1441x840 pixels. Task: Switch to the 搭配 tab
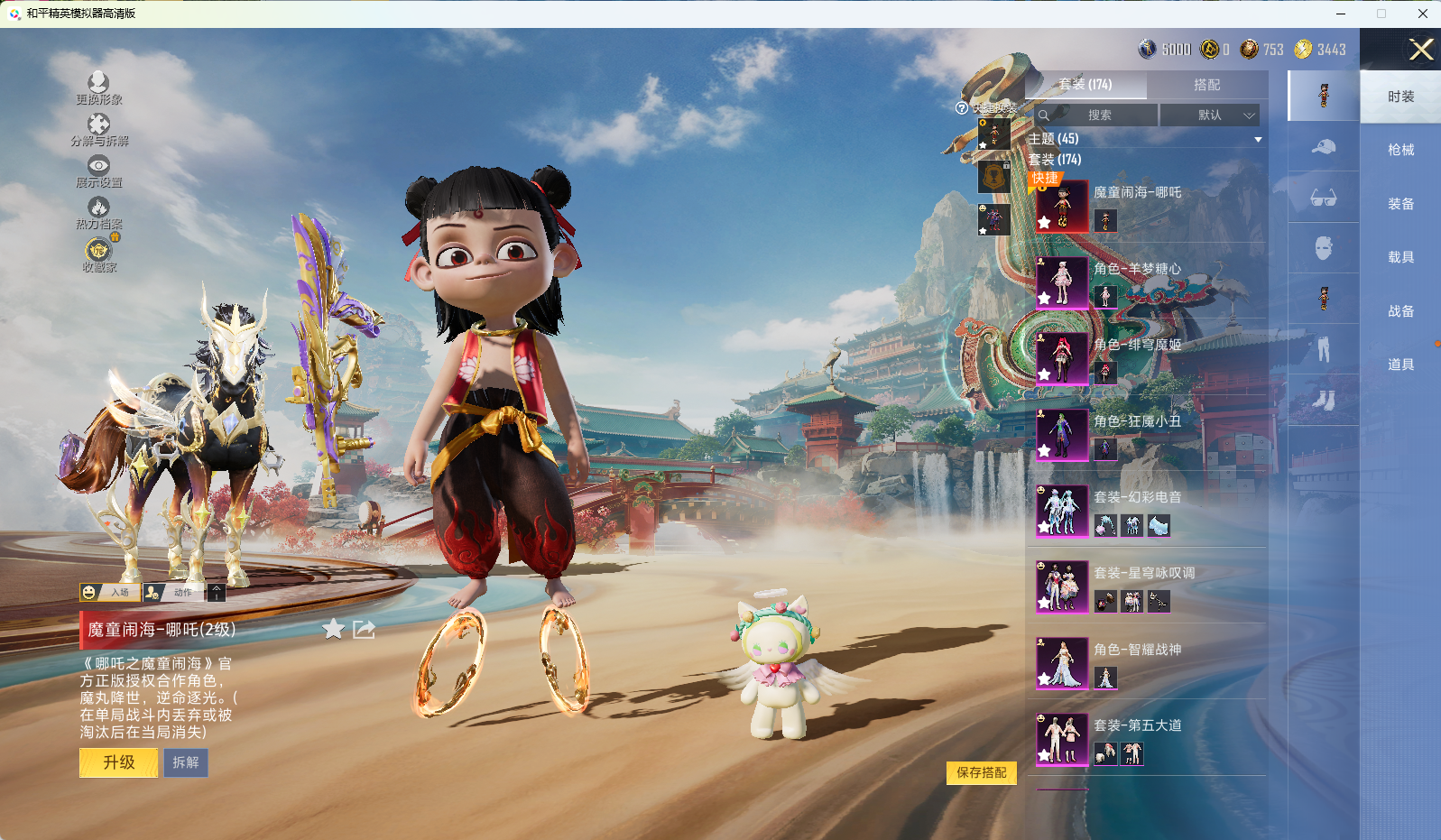[x=1206, y=85]
